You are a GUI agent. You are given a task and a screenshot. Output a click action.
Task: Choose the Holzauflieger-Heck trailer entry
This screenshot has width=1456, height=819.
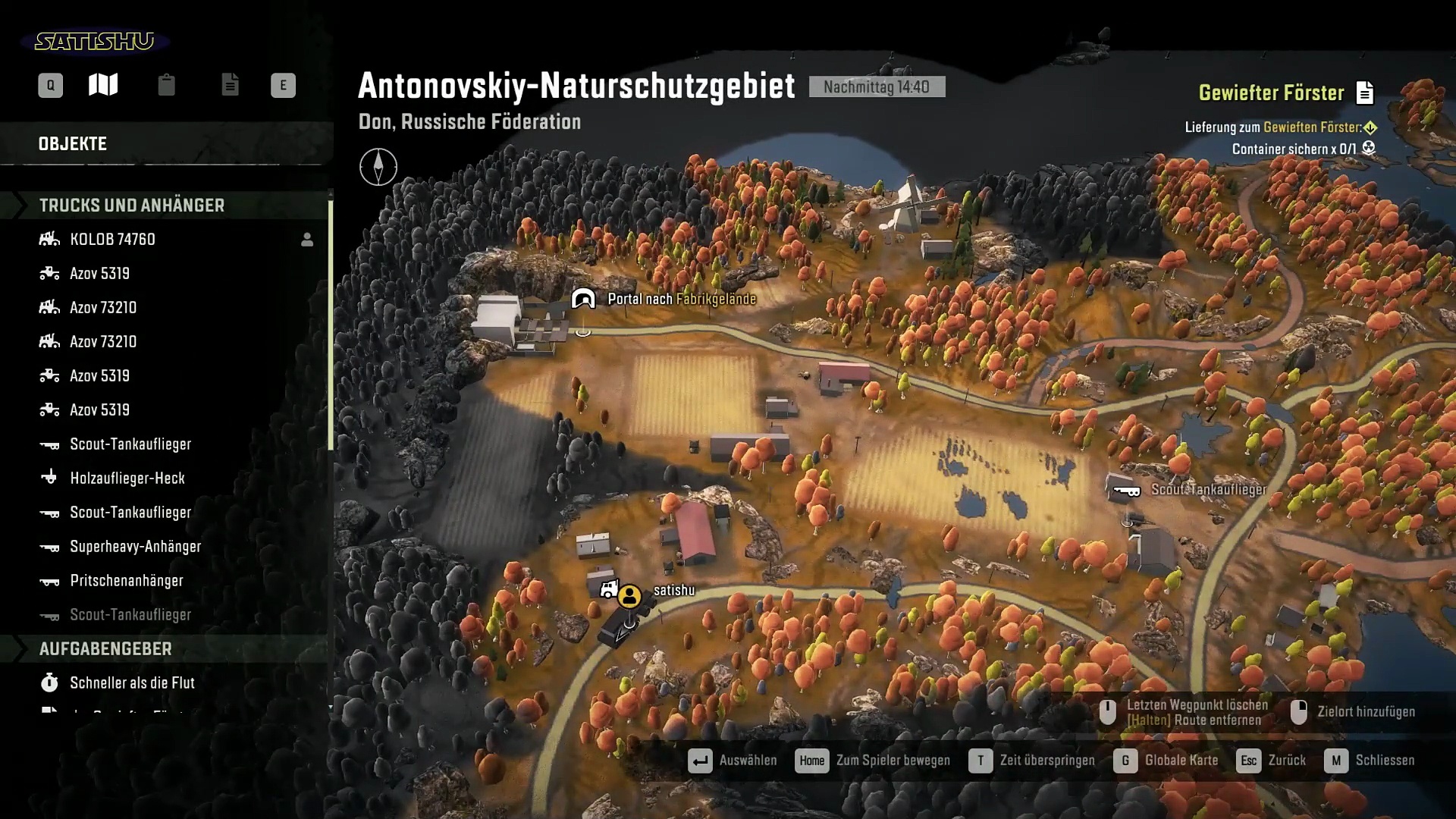(x=127, y=479)
